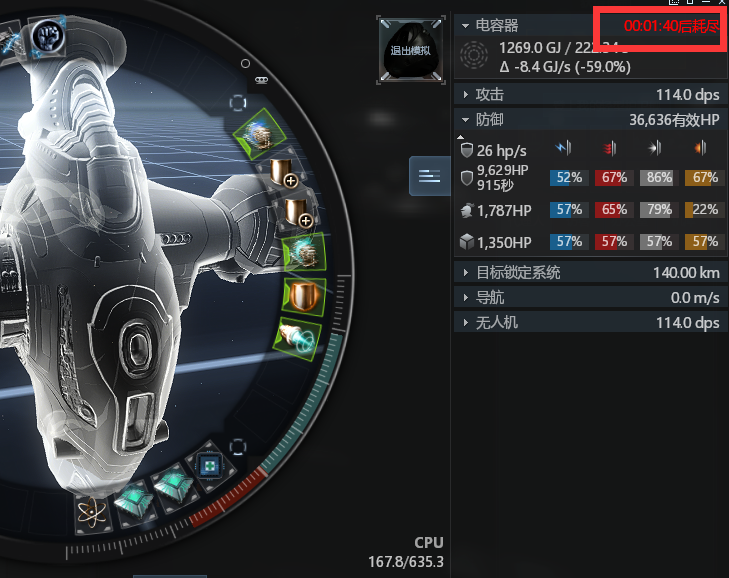Toggle the side panel menu button

[429, 176]
